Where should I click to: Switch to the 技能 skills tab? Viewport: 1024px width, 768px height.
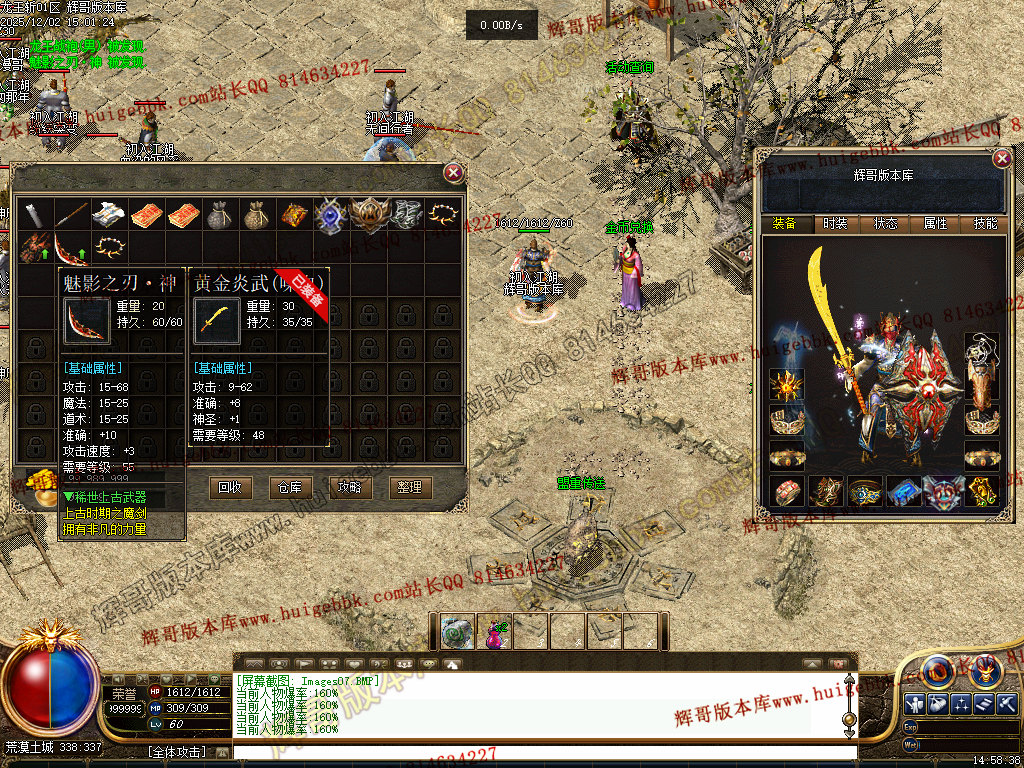[x=985, y=224]
